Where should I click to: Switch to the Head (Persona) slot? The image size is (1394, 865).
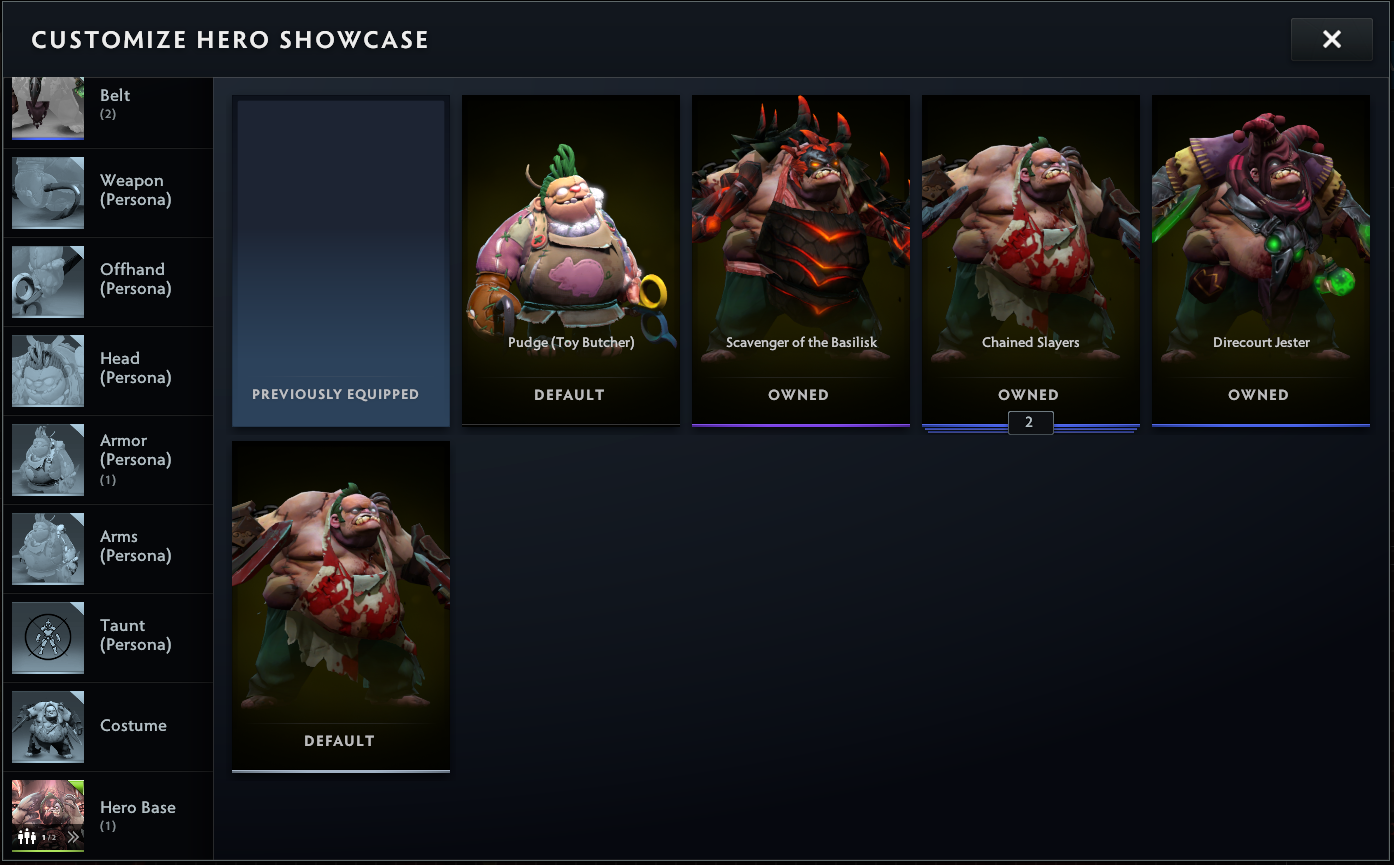click(x=107, y=370)
